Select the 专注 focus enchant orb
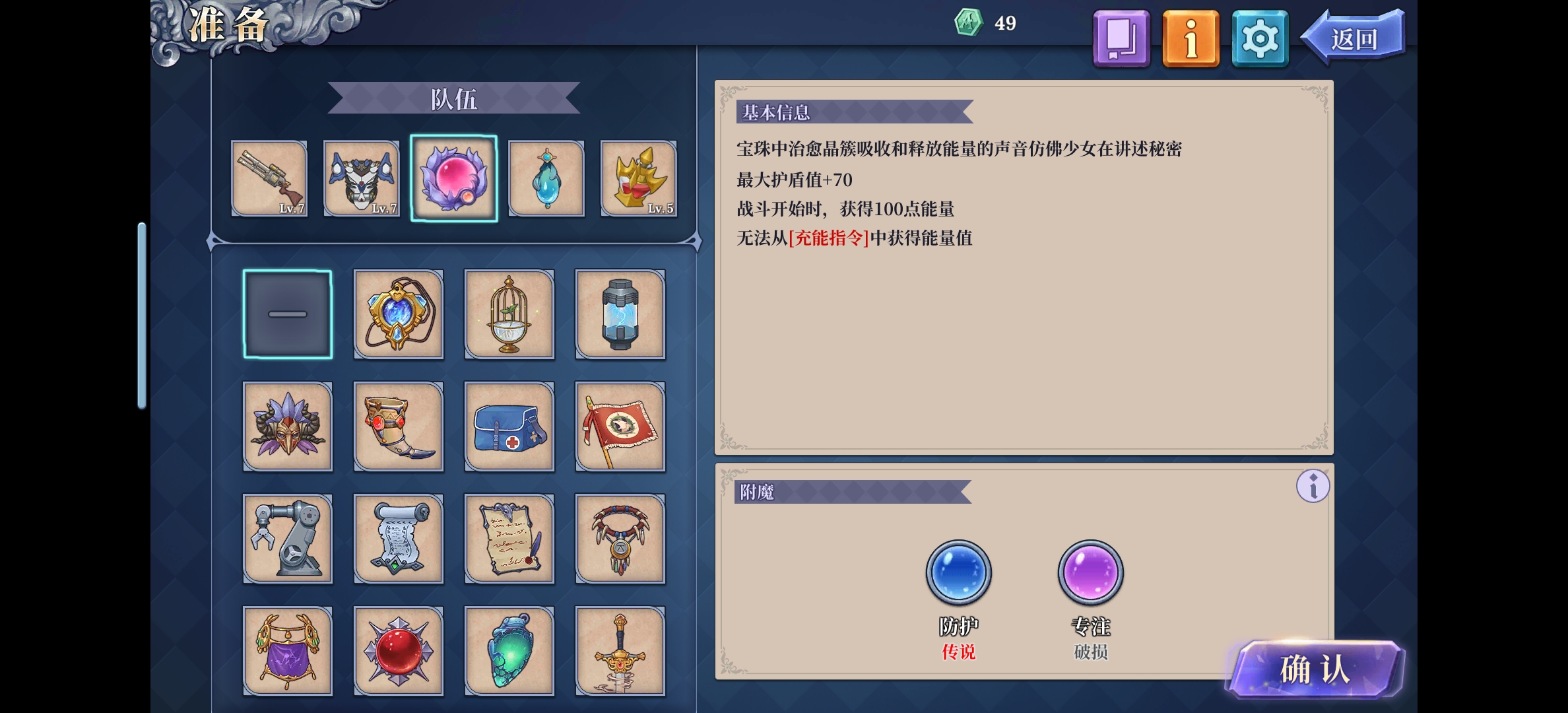The image size is (1568, 713). (1090, 573)
